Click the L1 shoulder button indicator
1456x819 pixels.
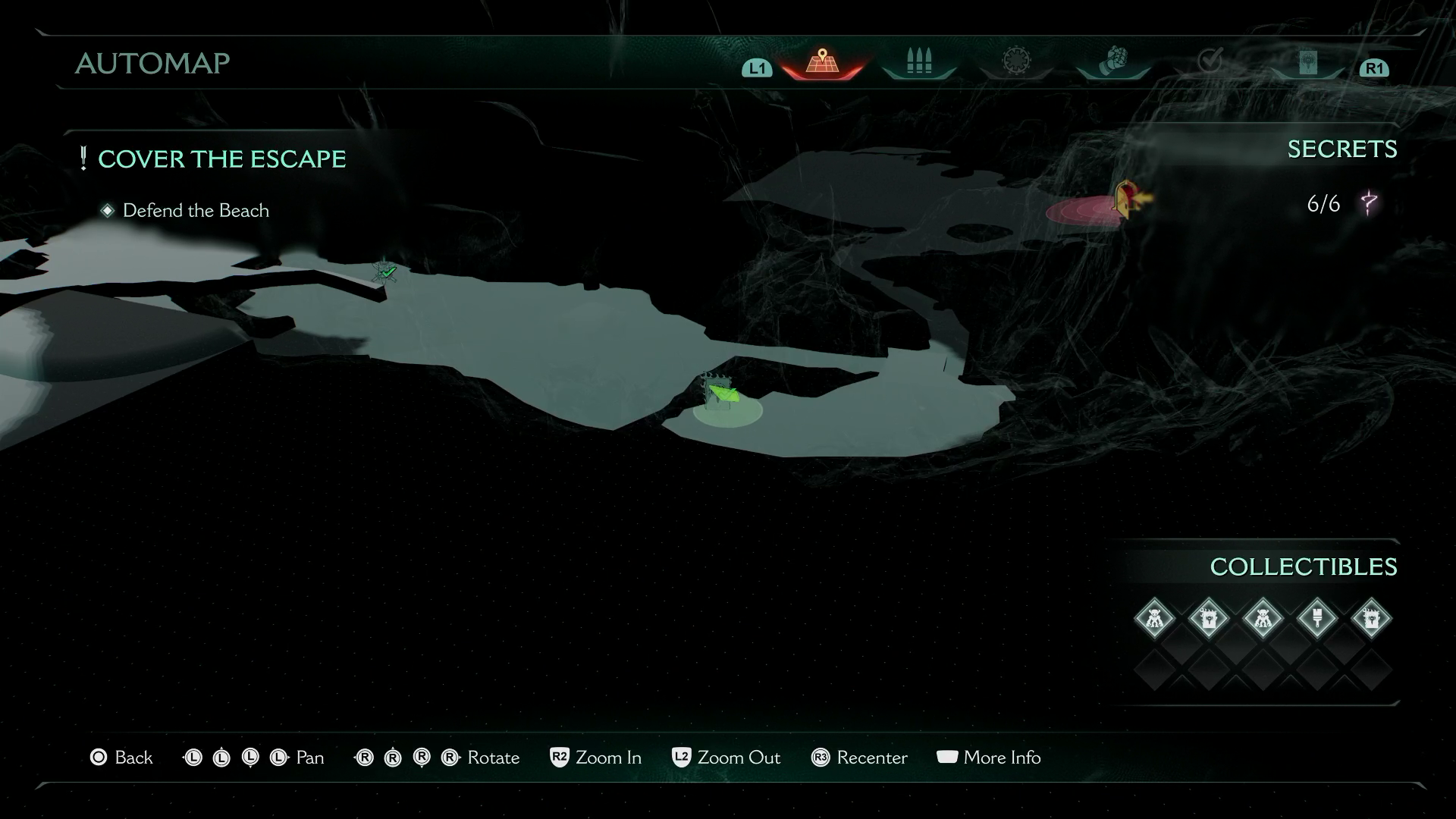point(755,69)
